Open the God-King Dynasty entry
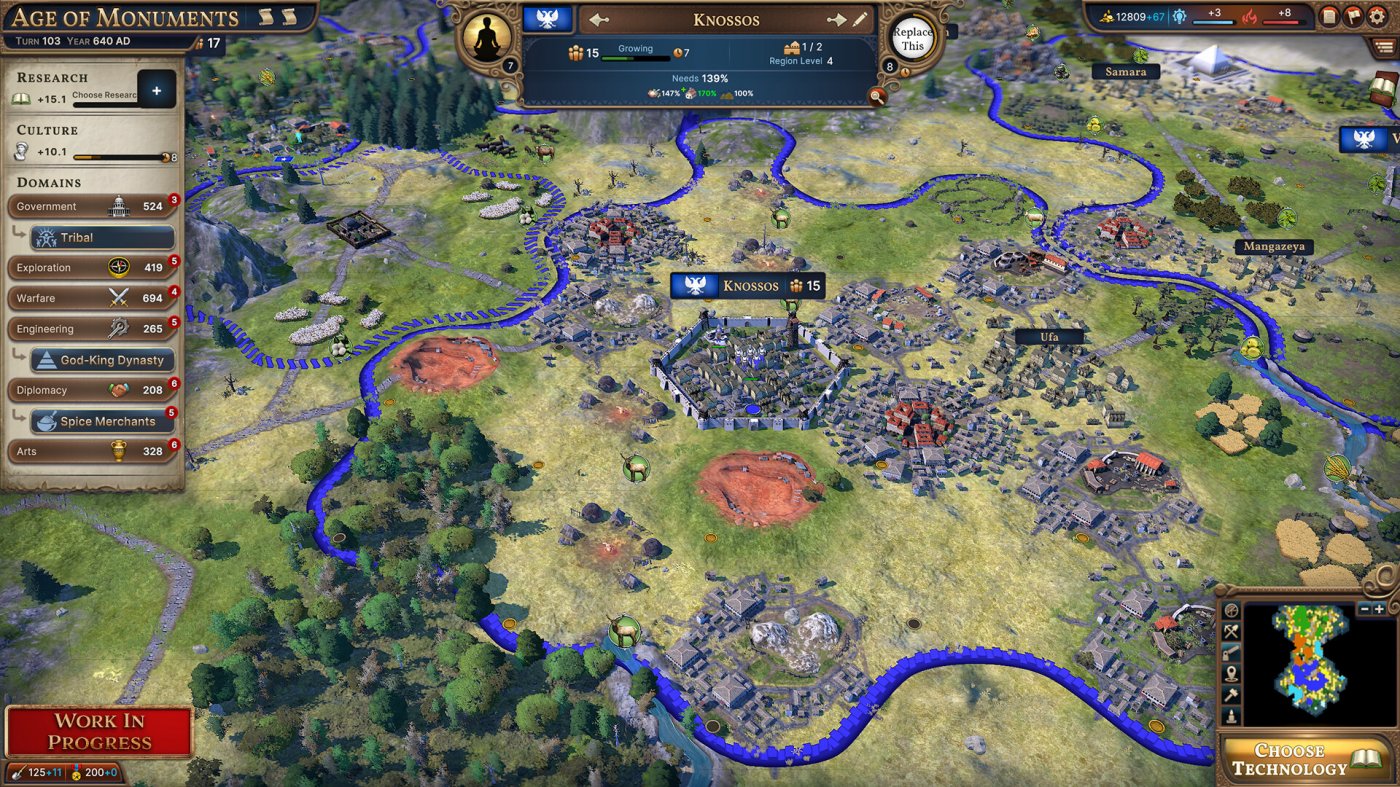Image resolution: width=1400 pixels, height=787 pixels. point(100,359)
